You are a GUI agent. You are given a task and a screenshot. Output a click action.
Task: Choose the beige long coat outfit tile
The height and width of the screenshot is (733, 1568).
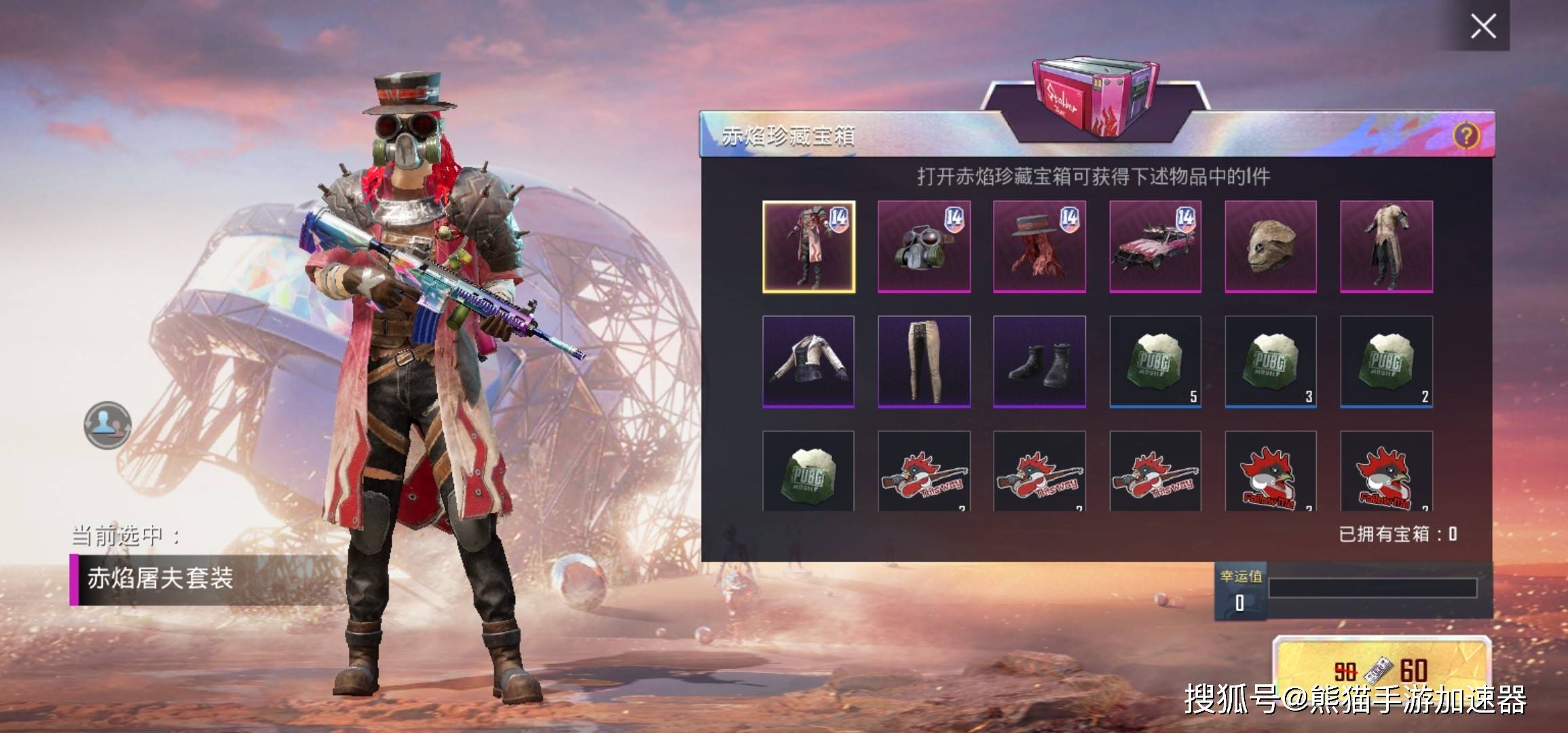(1386, 247)
